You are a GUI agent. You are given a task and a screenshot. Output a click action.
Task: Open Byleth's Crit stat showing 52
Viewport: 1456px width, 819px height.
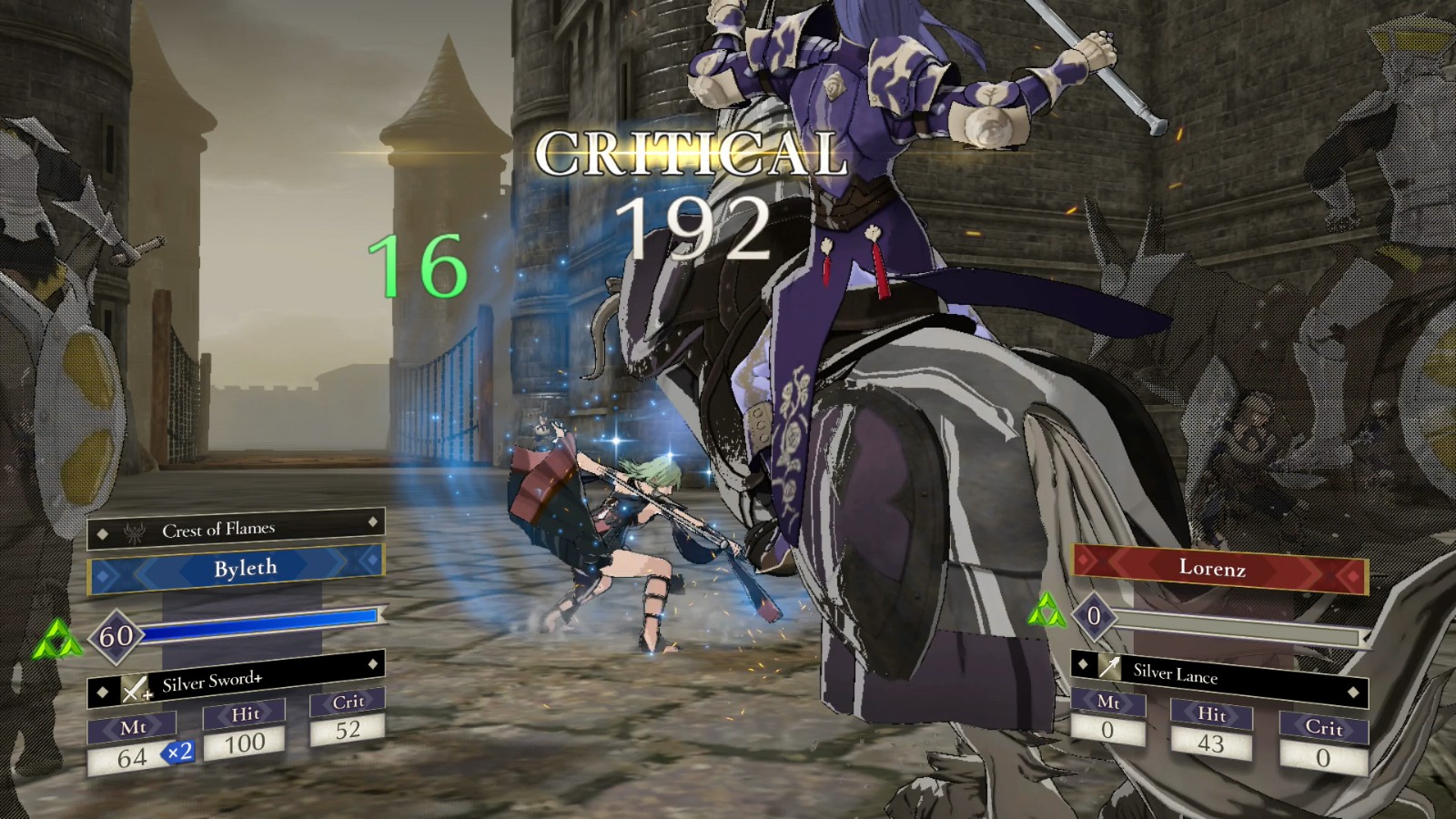click(347, 728)
